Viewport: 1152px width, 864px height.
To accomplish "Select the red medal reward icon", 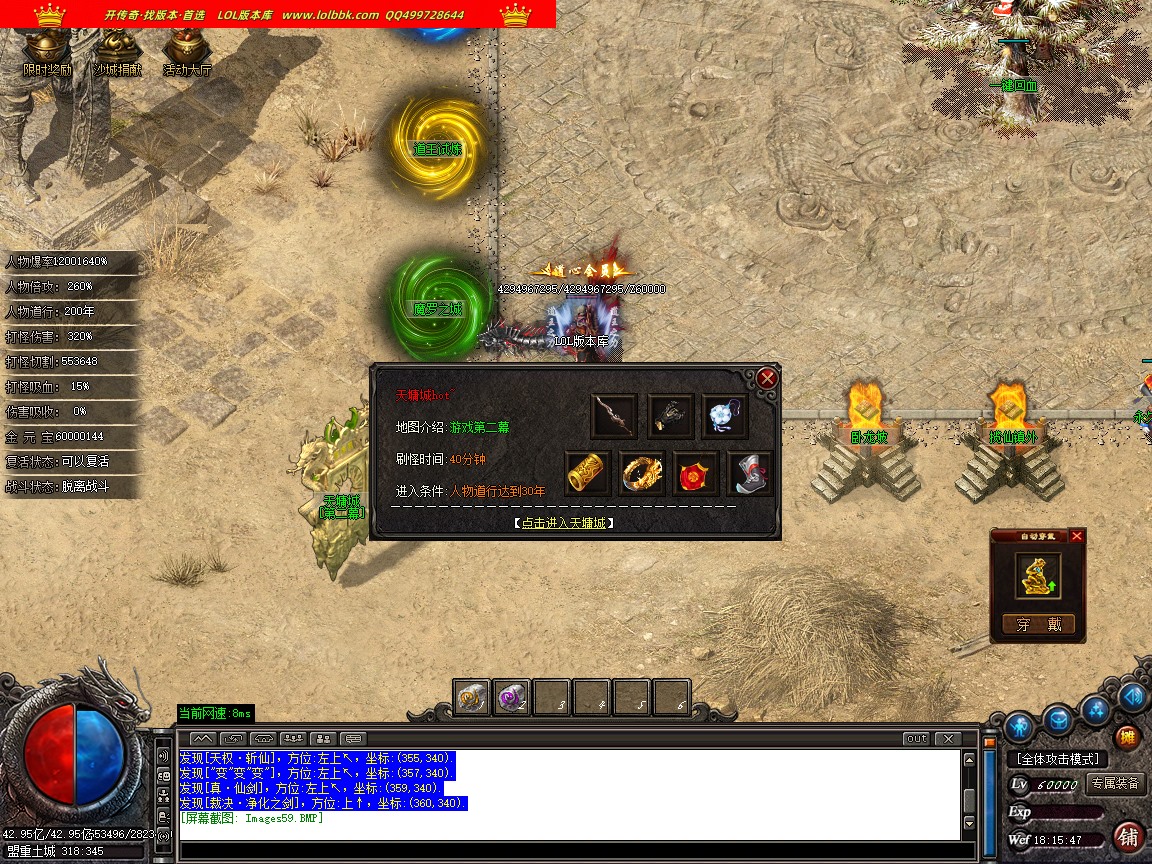I will [x=696, y=473].
